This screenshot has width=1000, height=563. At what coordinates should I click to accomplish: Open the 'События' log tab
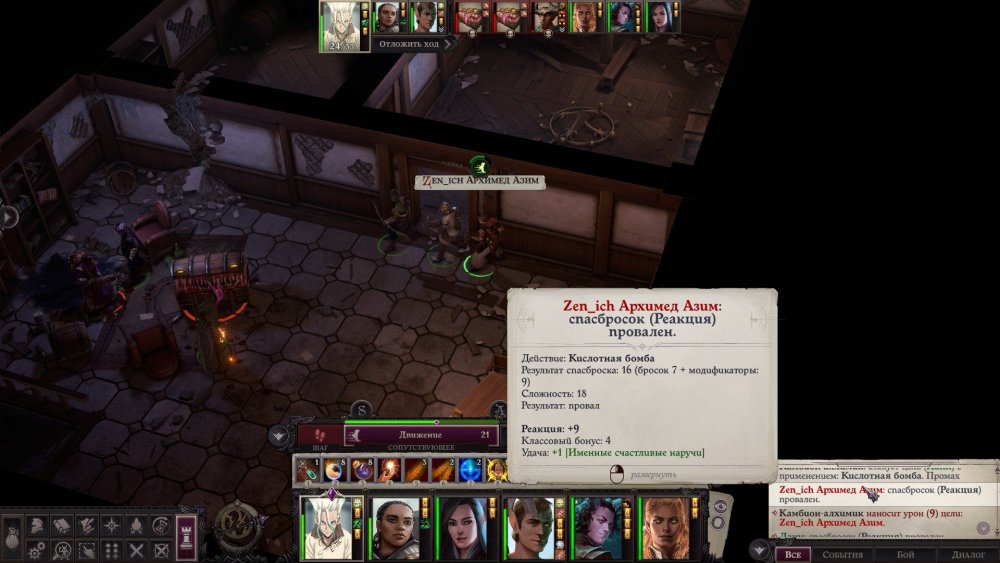point(842,553)
